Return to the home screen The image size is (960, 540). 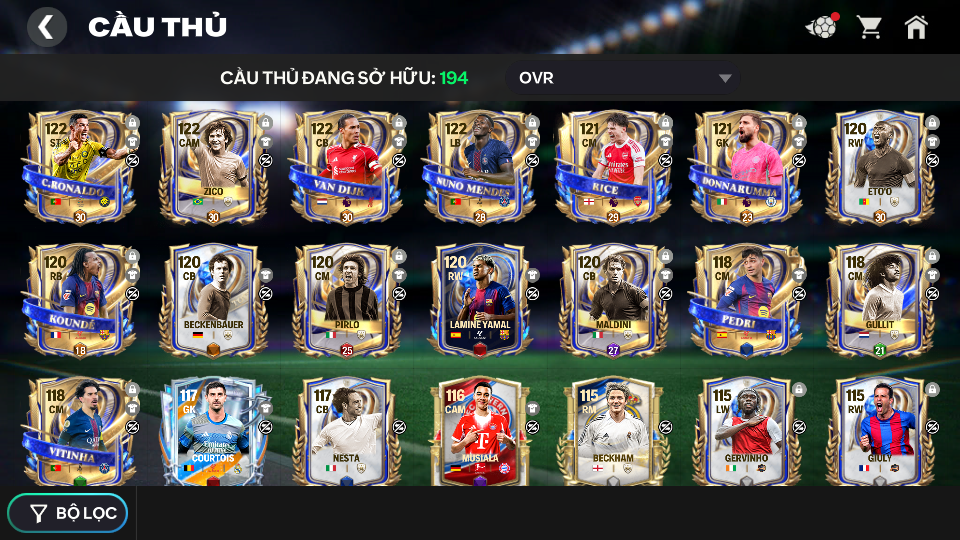916,27
